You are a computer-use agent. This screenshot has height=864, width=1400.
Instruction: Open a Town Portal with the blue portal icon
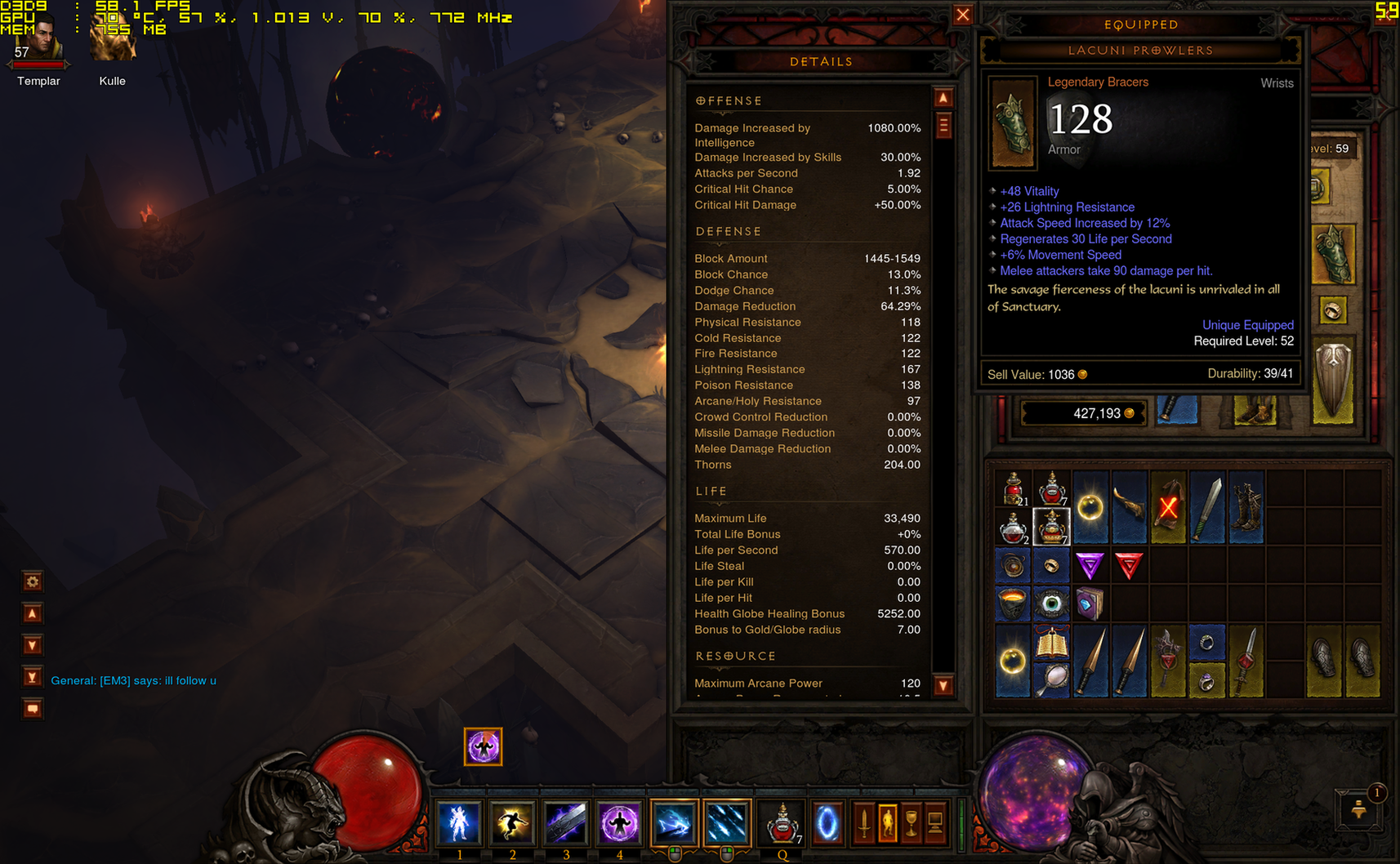point(828,823)
